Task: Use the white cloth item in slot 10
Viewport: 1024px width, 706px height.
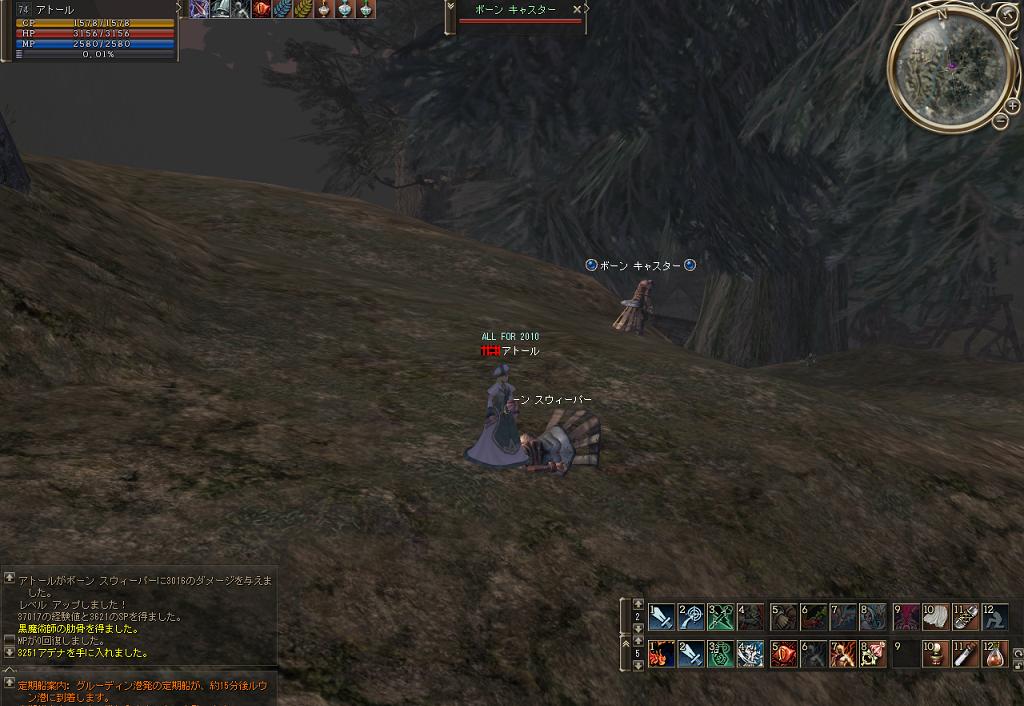Action: tap(936, 615)
